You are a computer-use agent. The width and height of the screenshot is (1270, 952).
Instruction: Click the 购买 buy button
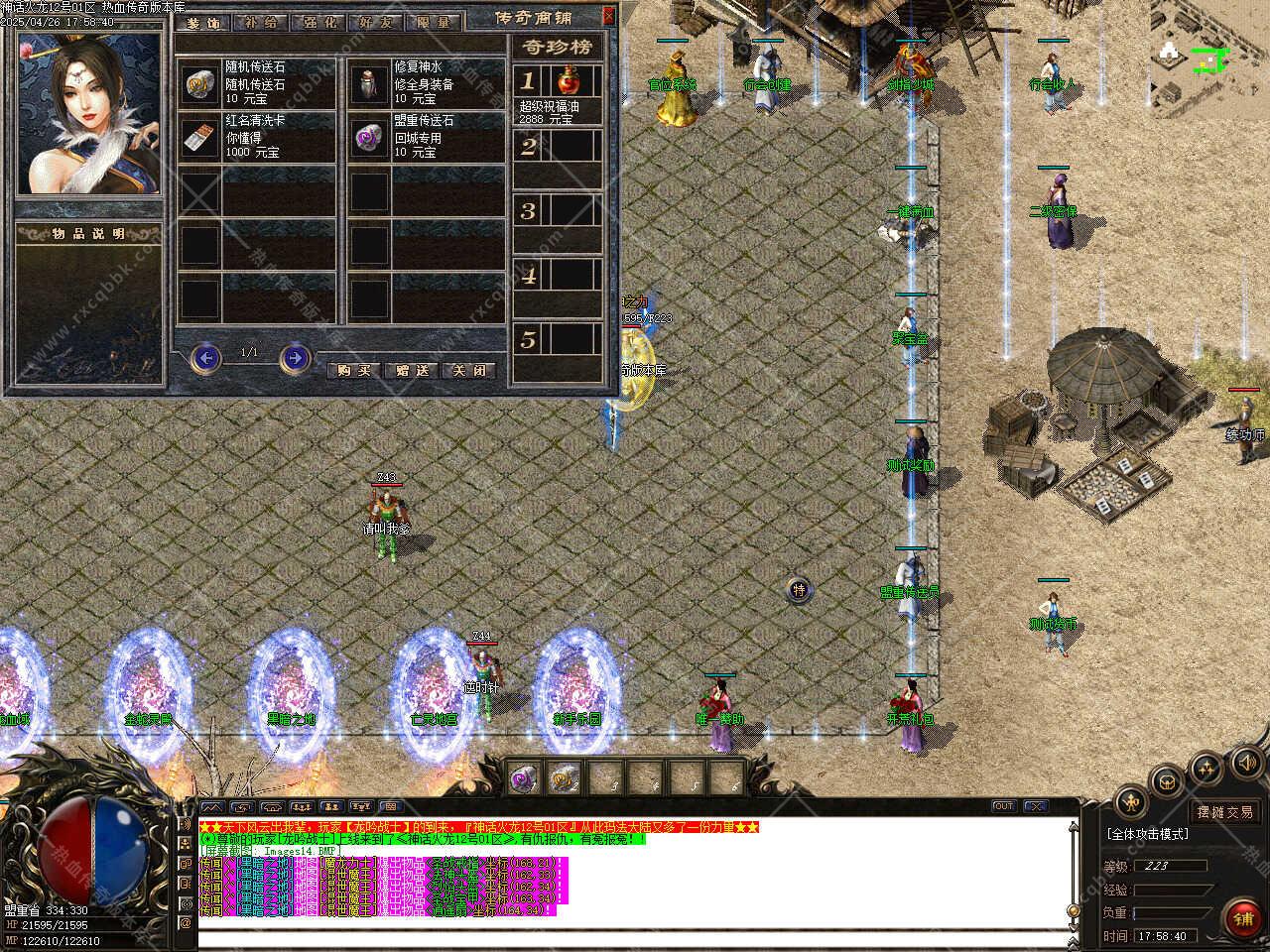click(x=354, y=370)
